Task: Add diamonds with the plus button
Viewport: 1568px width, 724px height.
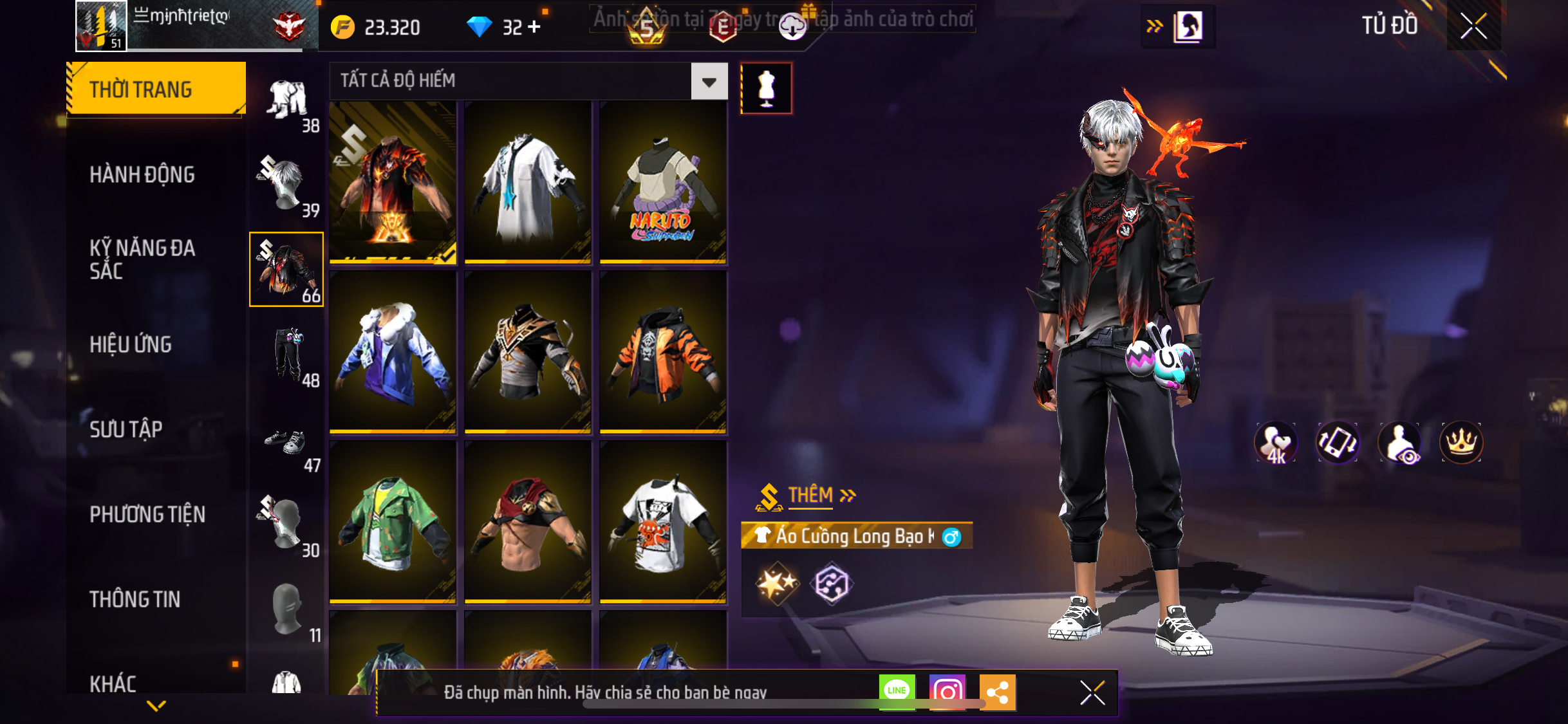Action: pos(534,27)
